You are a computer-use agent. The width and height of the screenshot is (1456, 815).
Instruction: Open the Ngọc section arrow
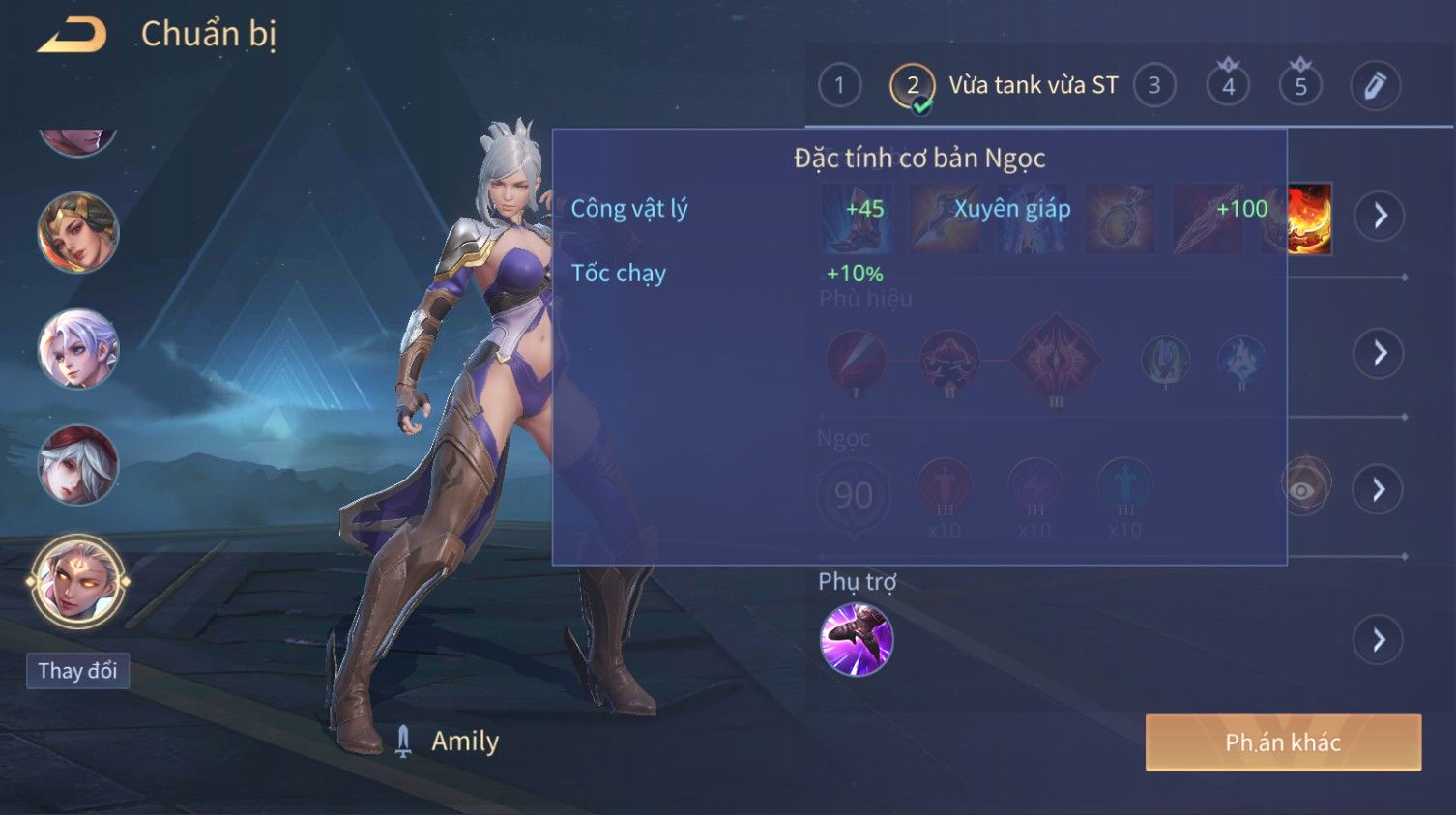coord(1379,490)
